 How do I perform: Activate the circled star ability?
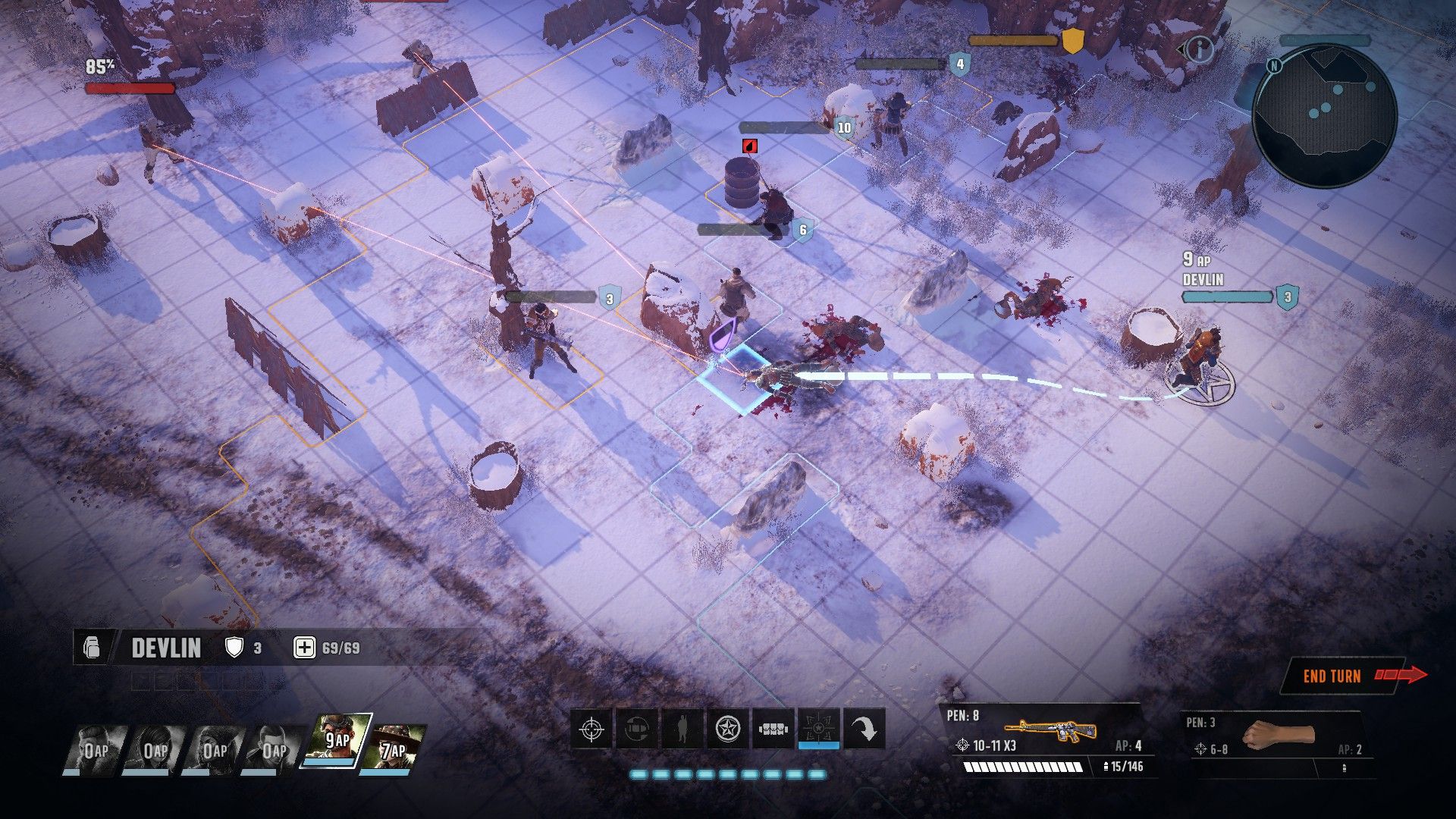point(727,730)
